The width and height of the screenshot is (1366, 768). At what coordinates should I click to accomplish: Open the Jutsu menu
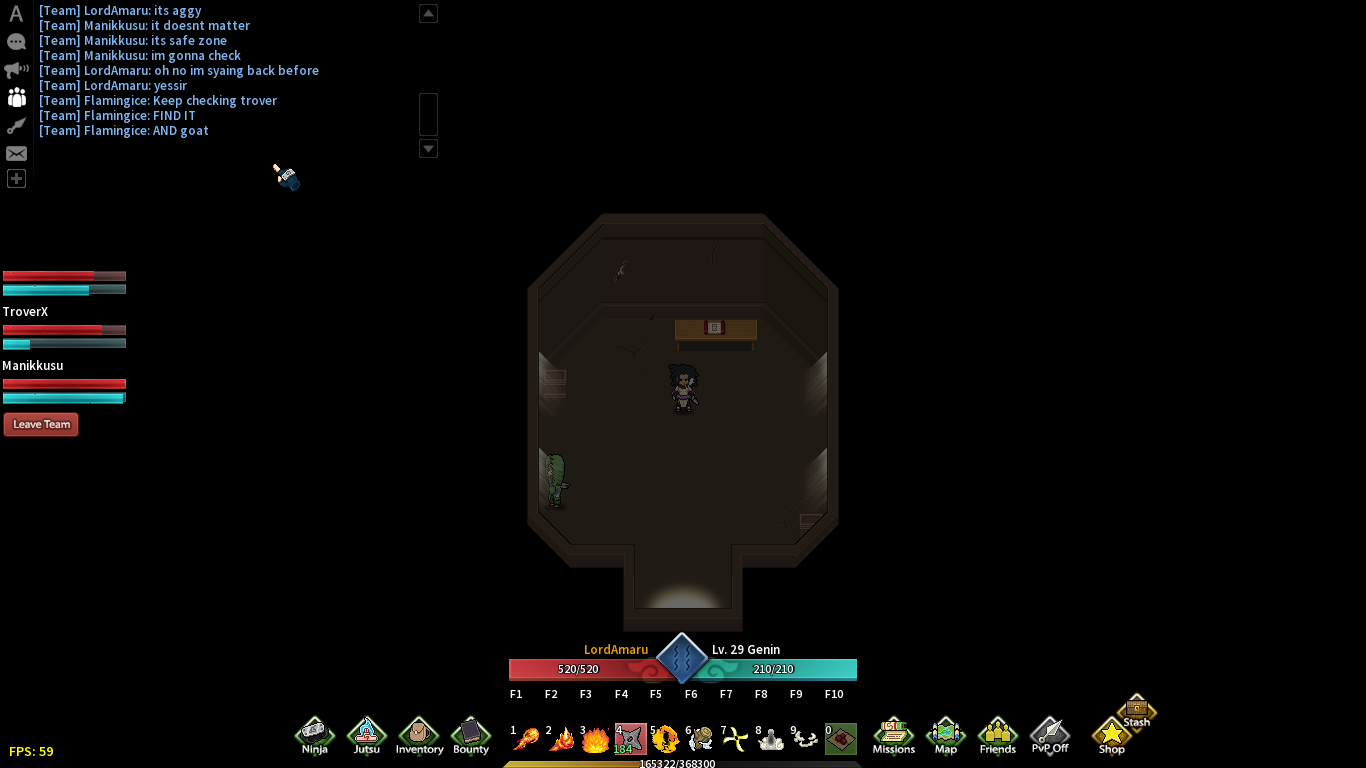(367, 736)
